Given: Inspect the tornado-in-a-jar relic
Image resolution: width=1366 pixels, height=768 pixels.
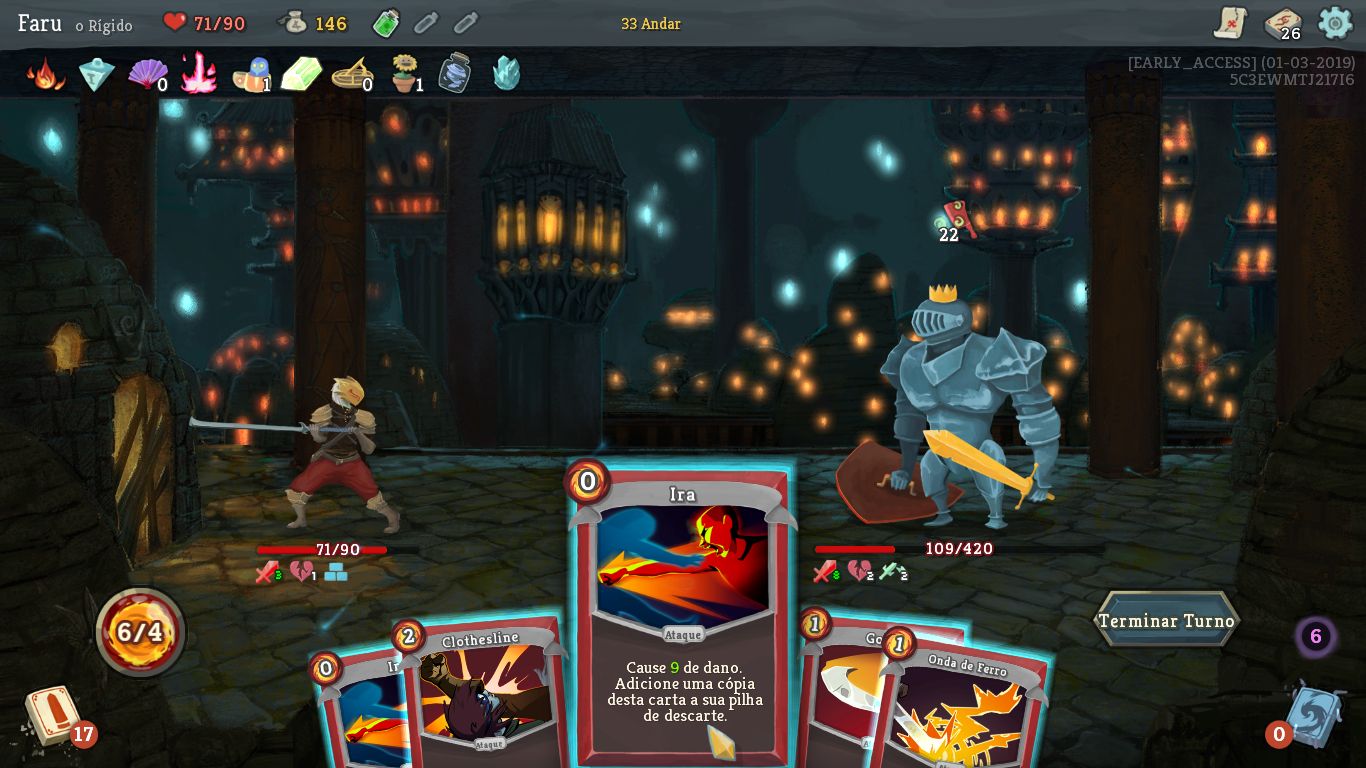Looking at the screenshot, I should pyautogui.click(x=453, y=73).
